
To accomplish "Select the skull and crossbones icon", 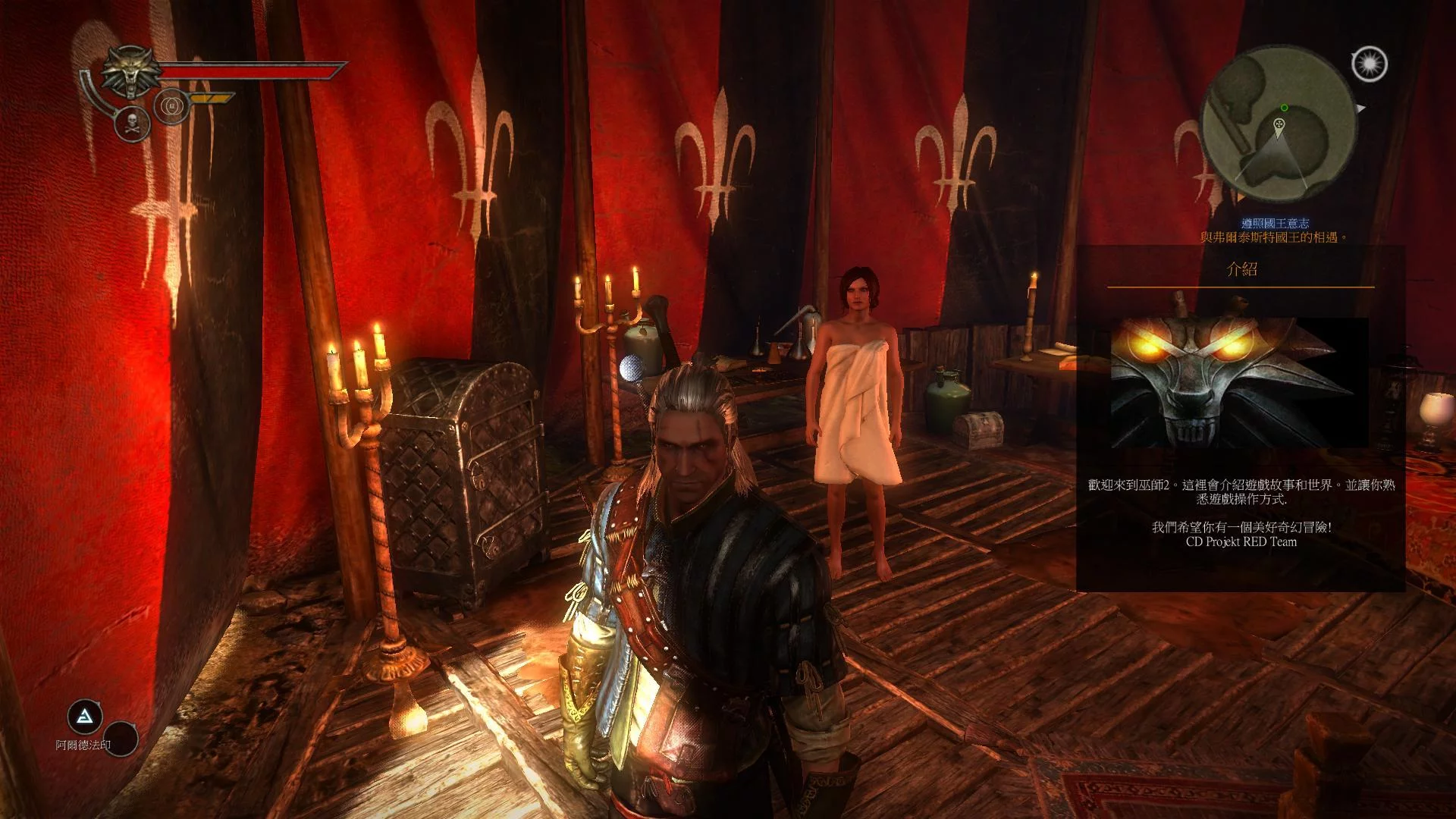I will point(131,122).
